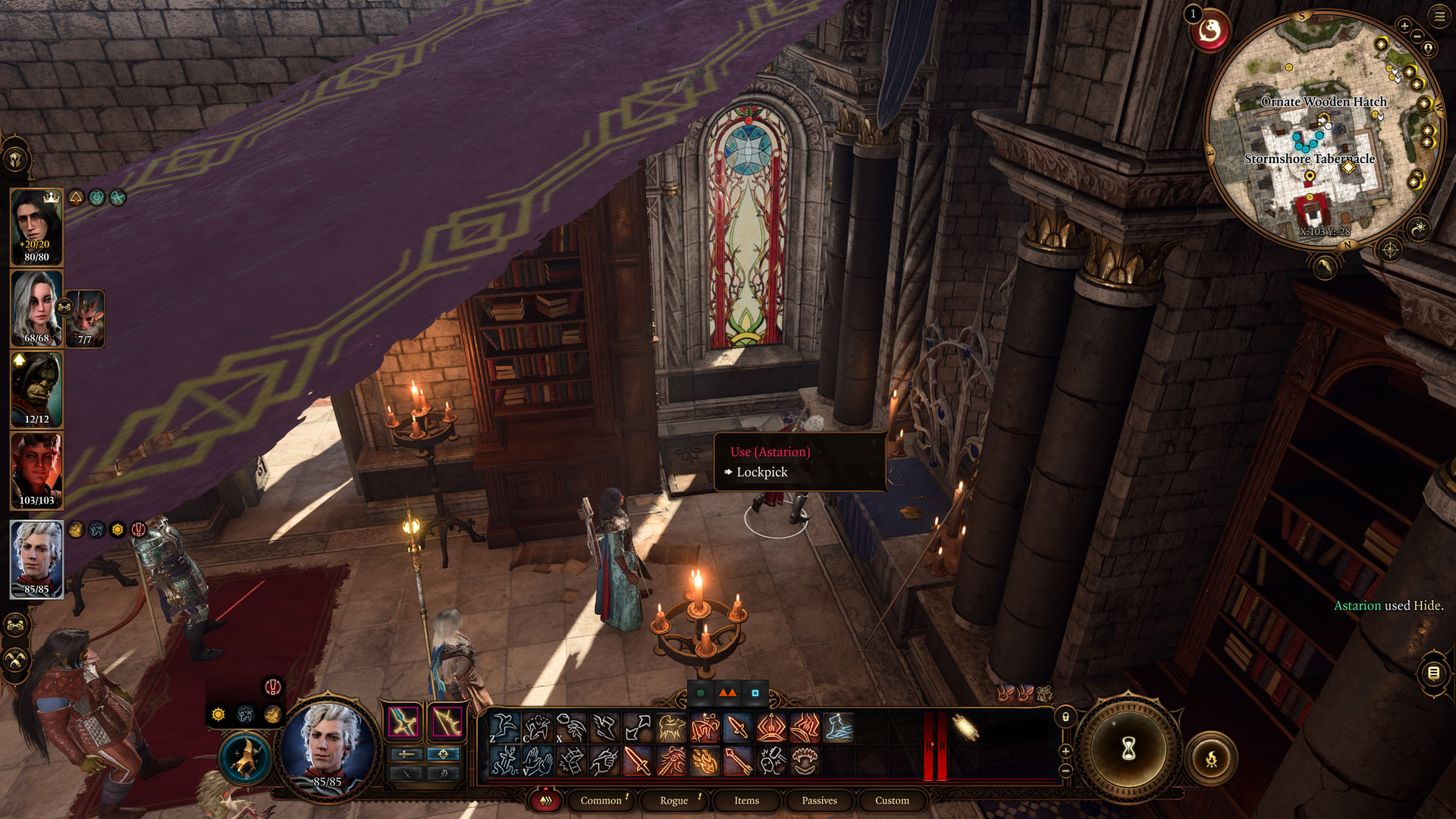Viewport: 1456px width, 819px height.
Task: Select the red tiefling party portrait
Action: coord(36,470)
